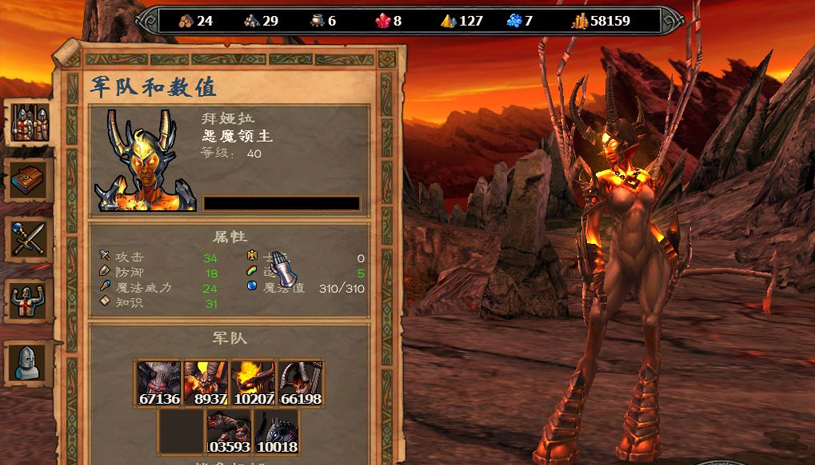Select the army stack numbering 67136
The height and width of the screenshot is (465, 815).
click(x=159, y=385)
